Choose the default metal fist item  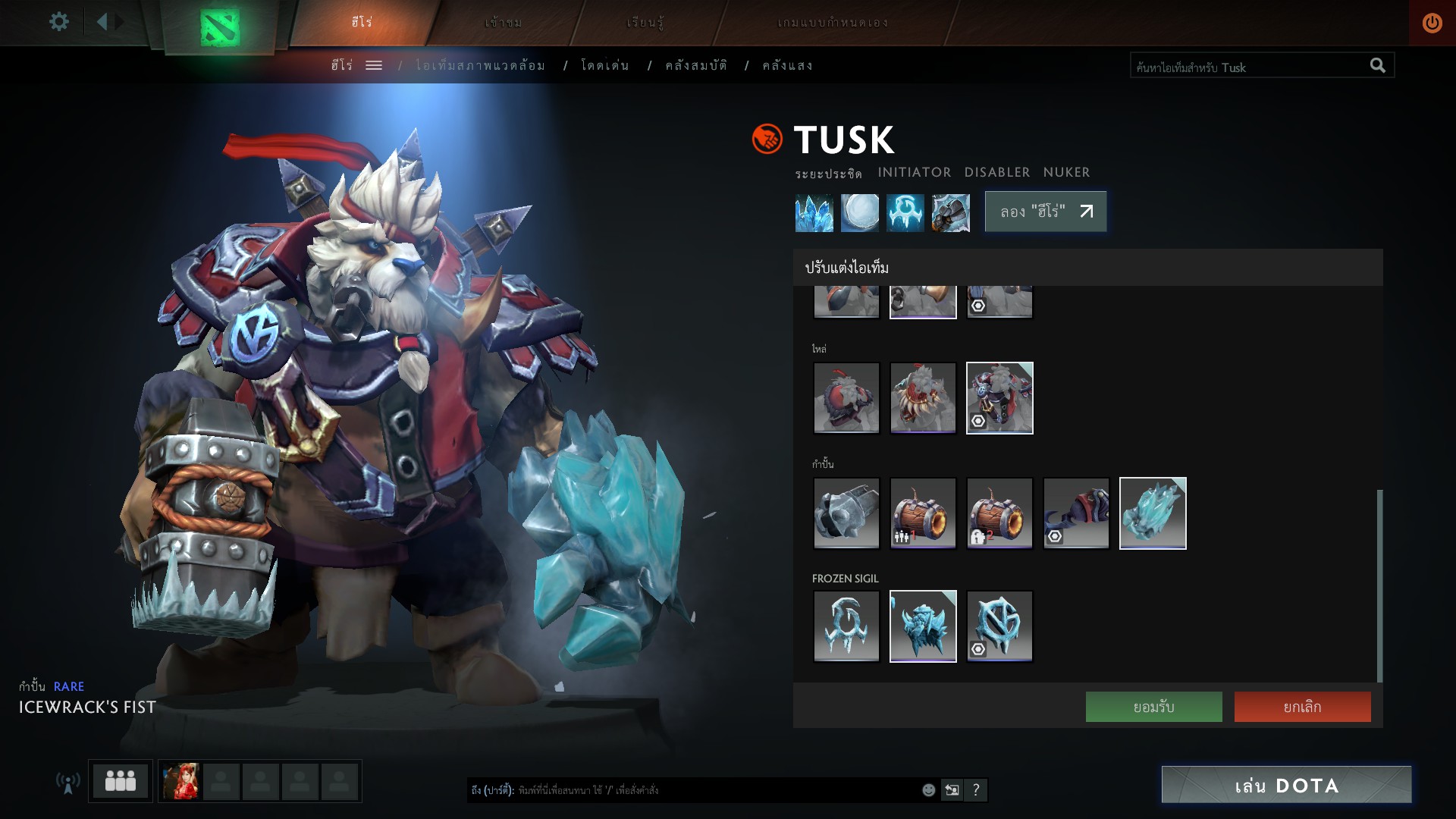[846, 513]
